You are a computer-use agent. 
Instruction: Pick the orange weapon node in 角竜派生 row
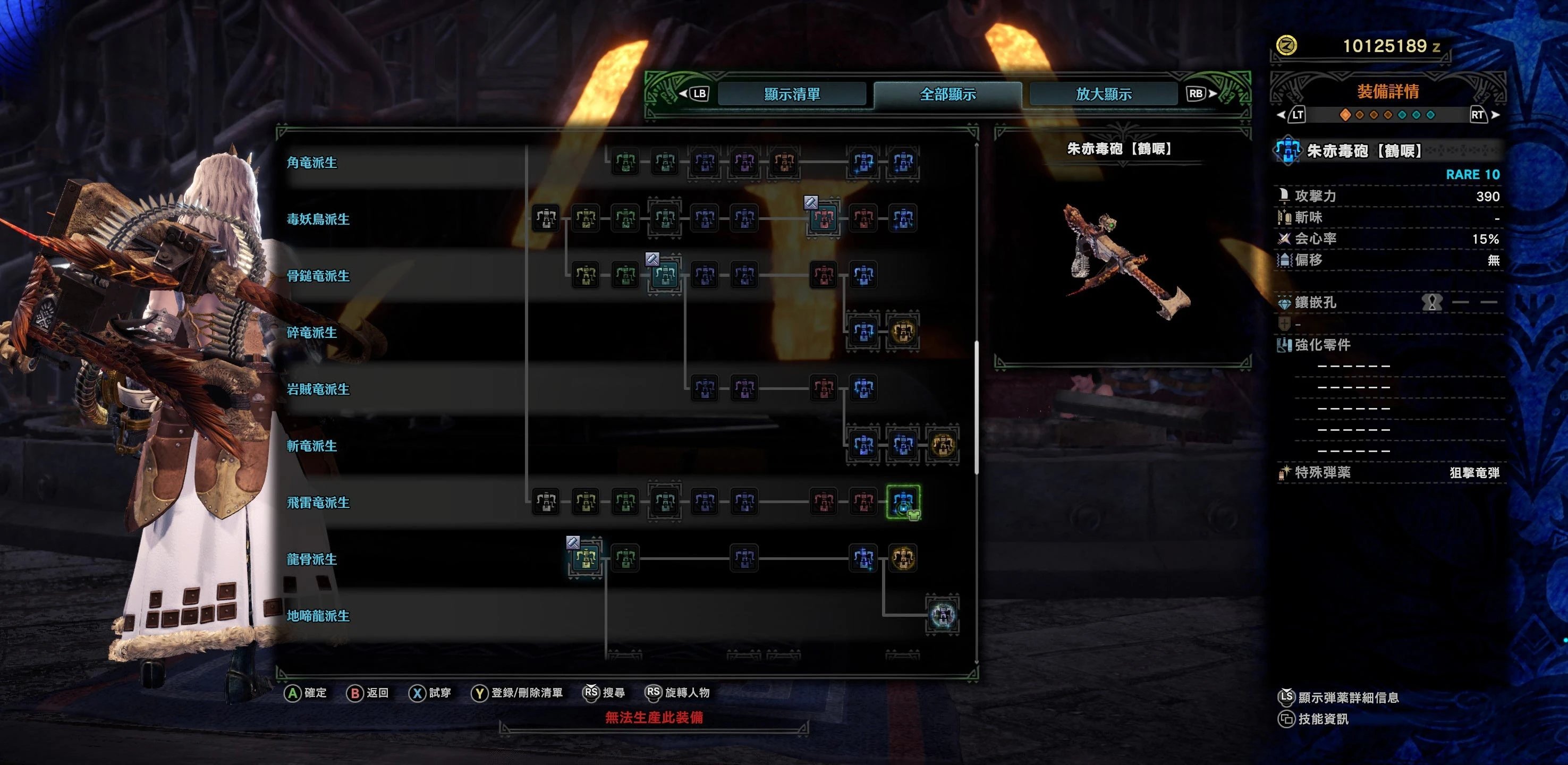click(784, 162)
